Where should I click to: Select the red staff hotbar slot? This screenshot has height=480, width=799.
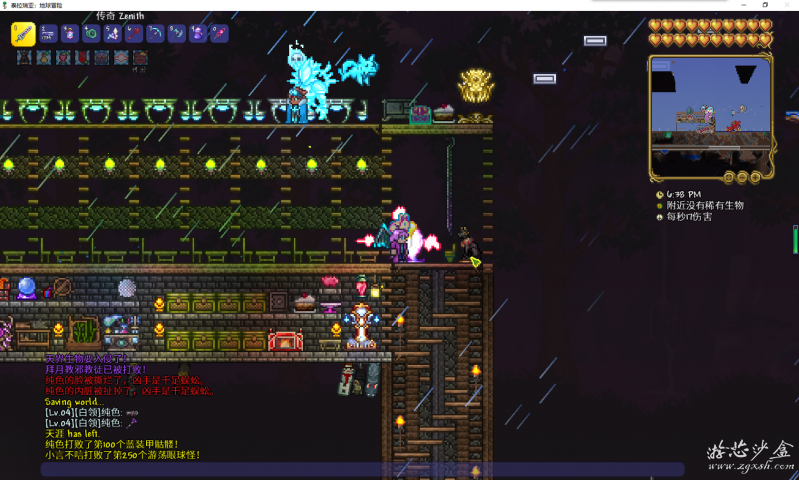pos(133,33)
